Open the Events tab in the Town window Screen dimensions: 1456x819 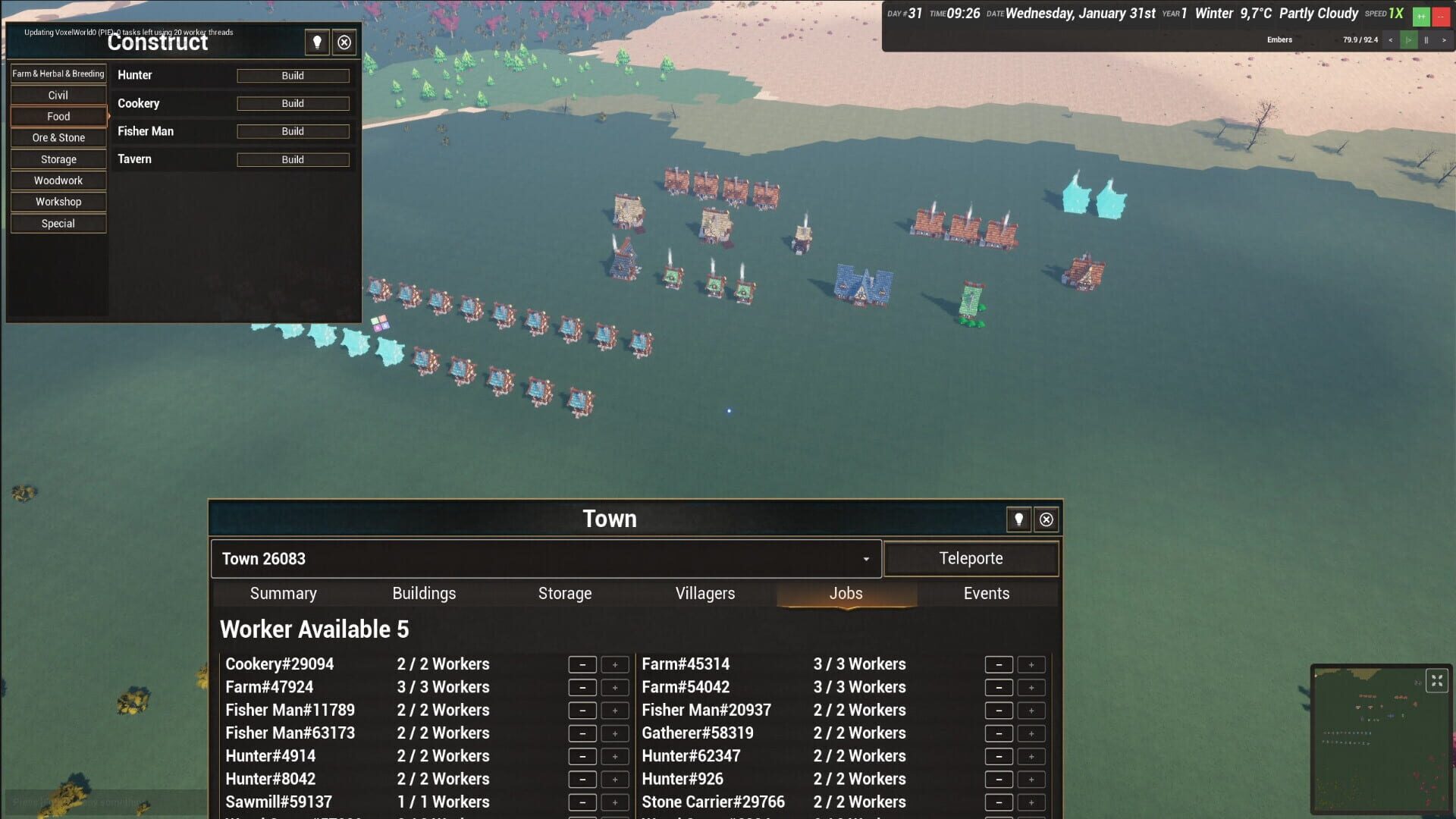987,594
